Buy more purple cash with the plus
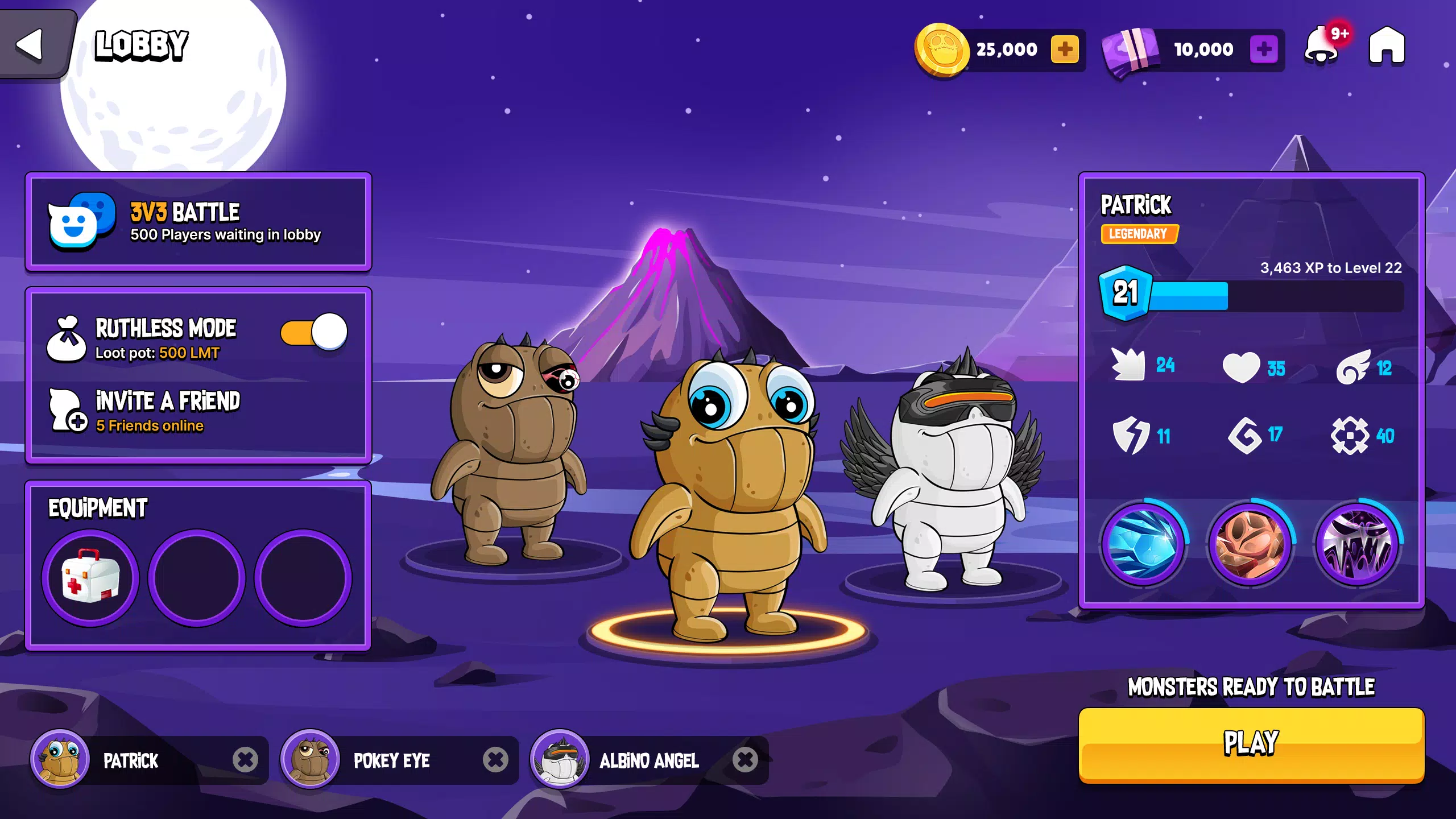Image resolution: width=1456 pixels, height=819 pixels. click(1264, 49)
